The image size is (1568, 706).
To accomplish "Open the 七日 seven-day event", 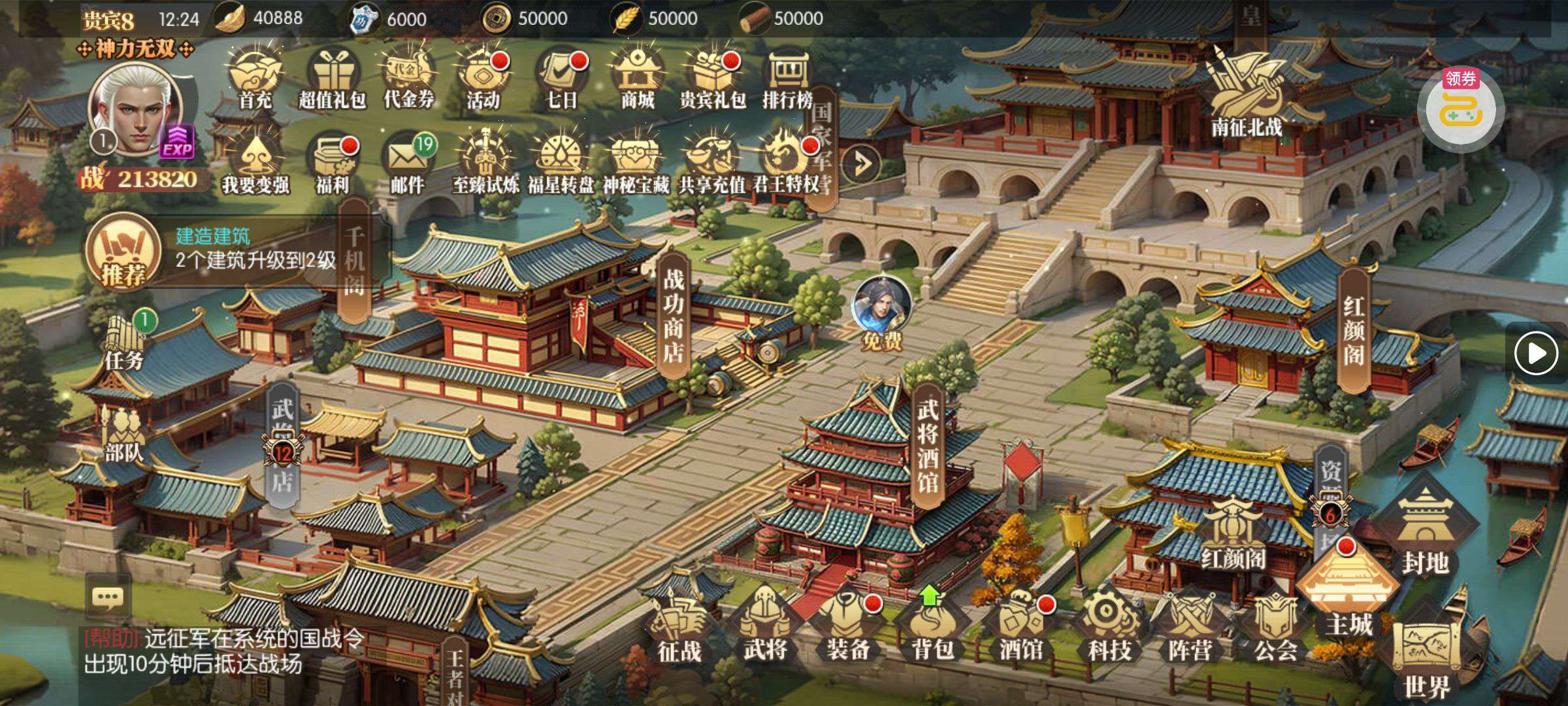I will pos(561,80).
